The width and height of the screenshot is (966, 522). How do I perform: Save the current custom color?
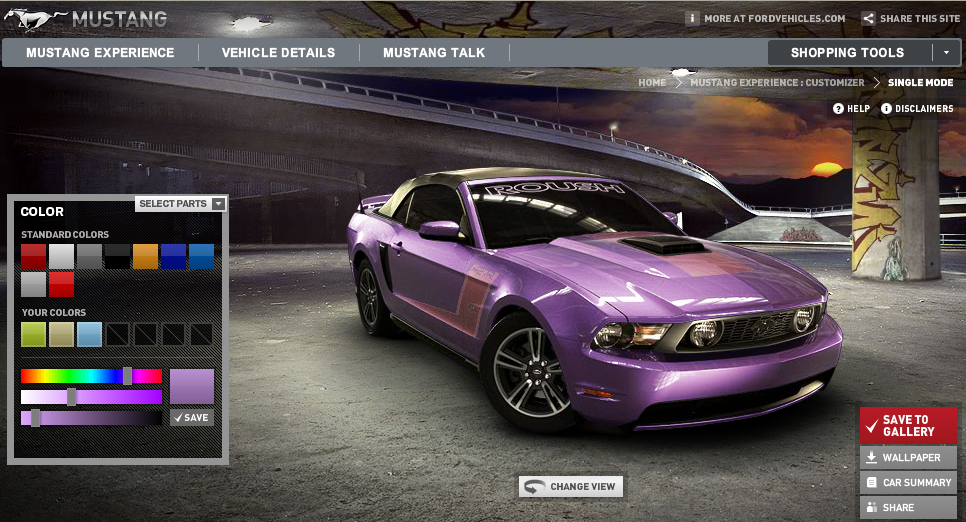[191, 417]
